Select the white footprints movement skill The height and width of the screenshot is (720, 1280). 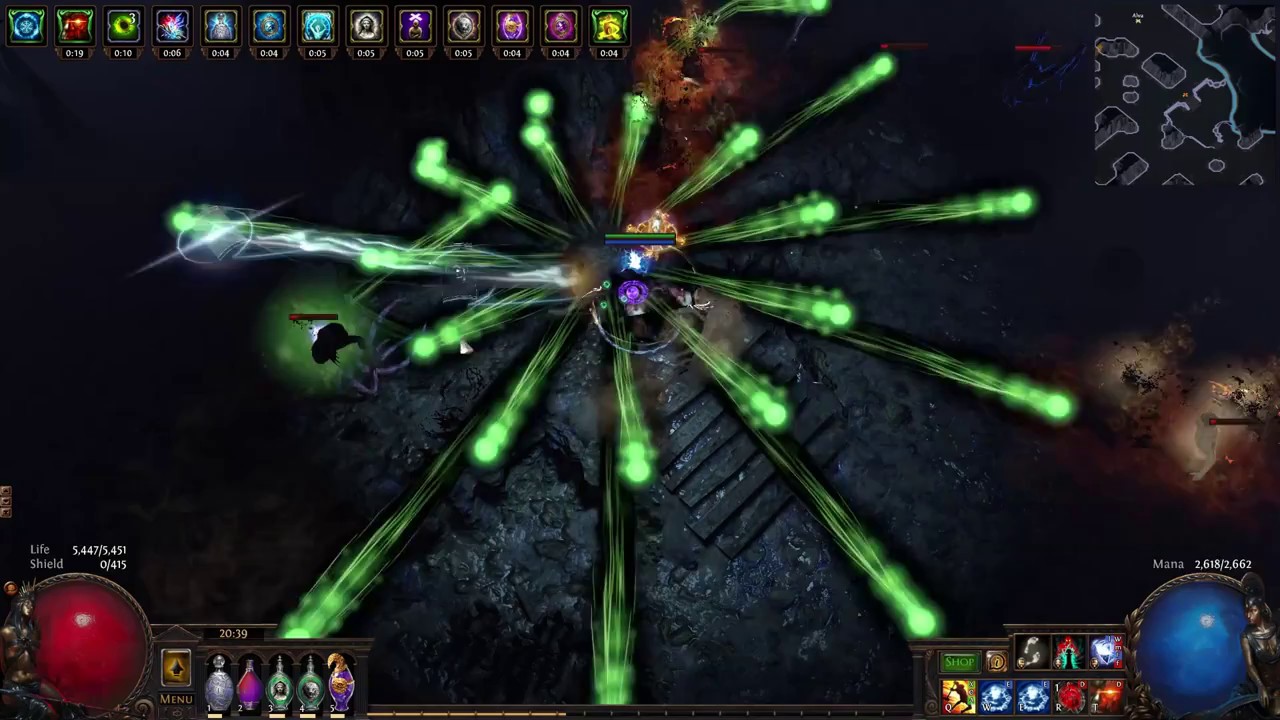pyautogui.click(x=1032, y=653)
